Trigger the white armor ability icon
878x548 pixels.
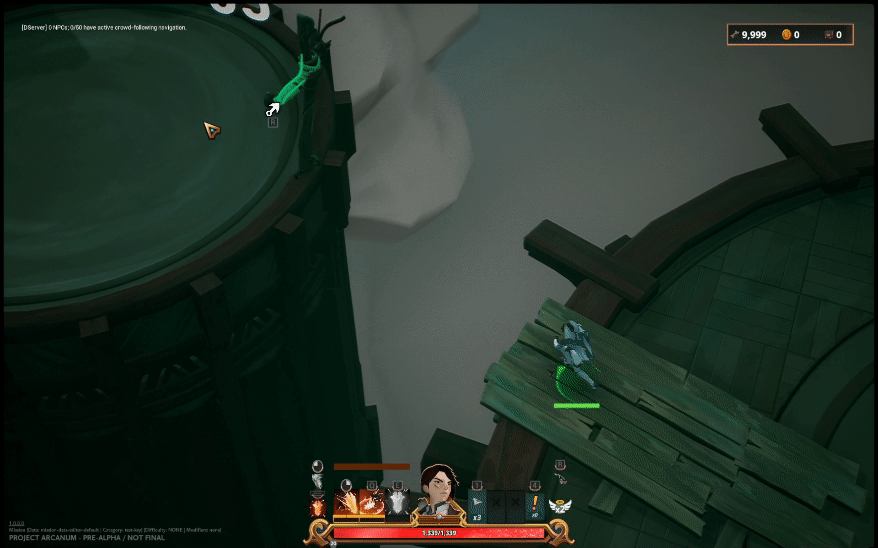[398, 504]
